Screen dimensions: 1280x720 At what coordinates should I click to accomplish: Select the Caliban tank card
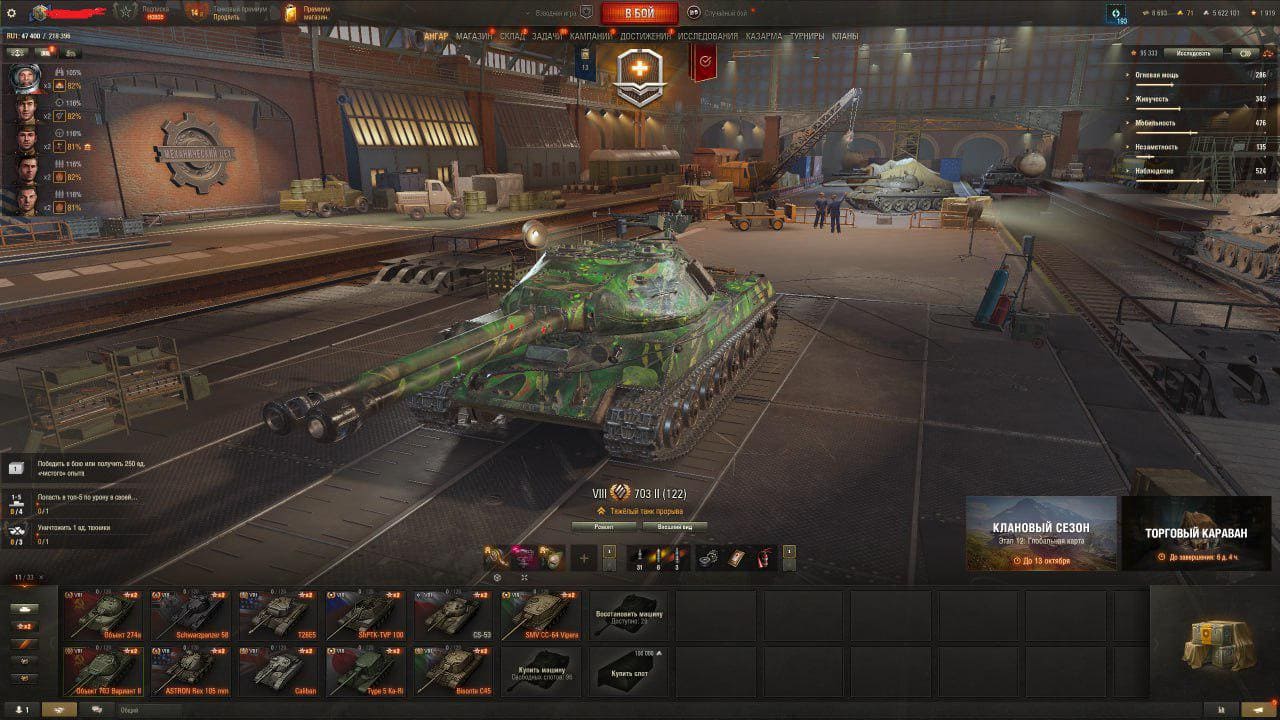tap(277, 670)
